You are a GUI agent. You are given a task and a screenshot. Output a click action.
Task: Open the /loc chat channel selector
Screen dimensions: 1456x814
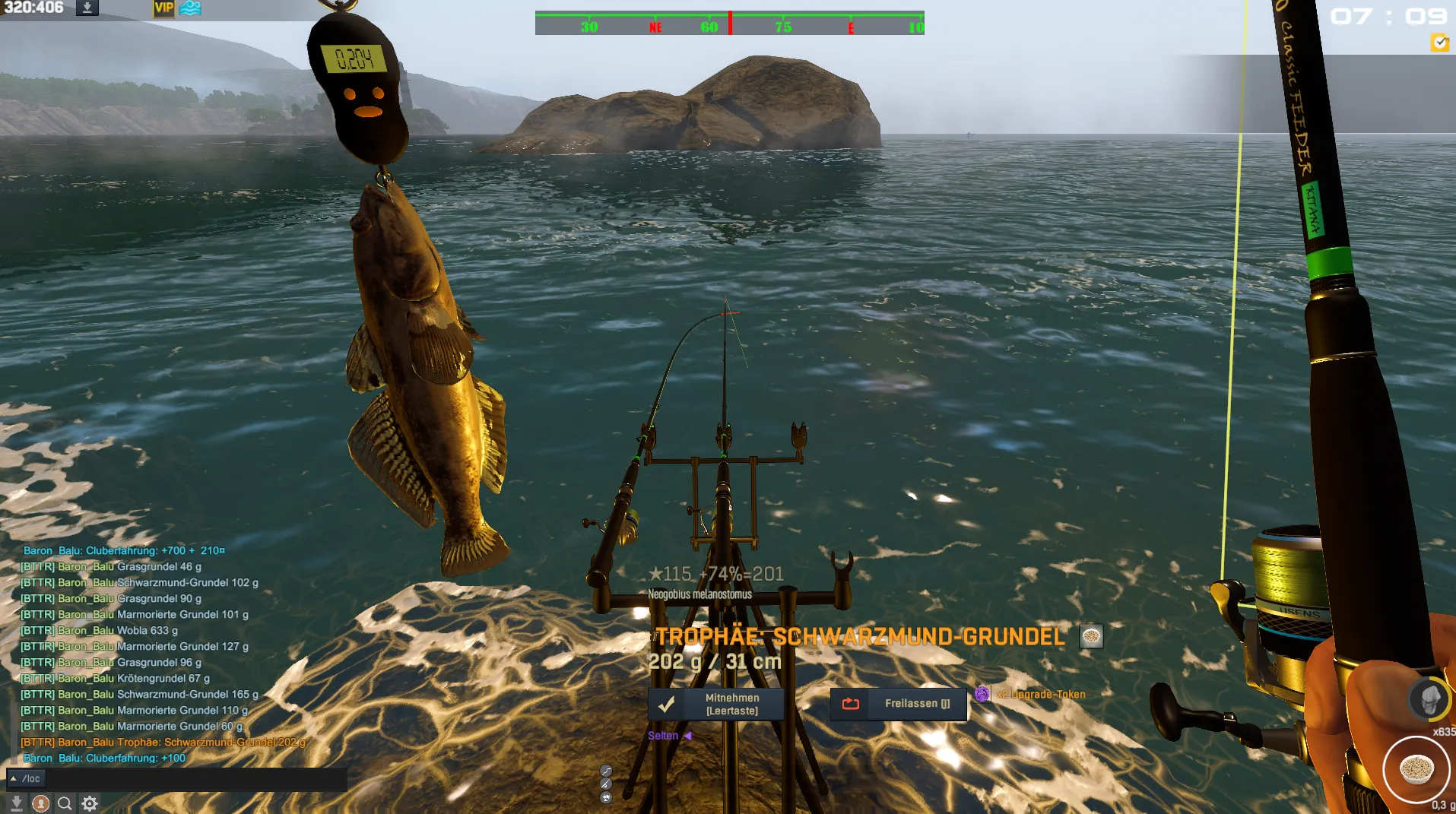(x=26, y=778)
